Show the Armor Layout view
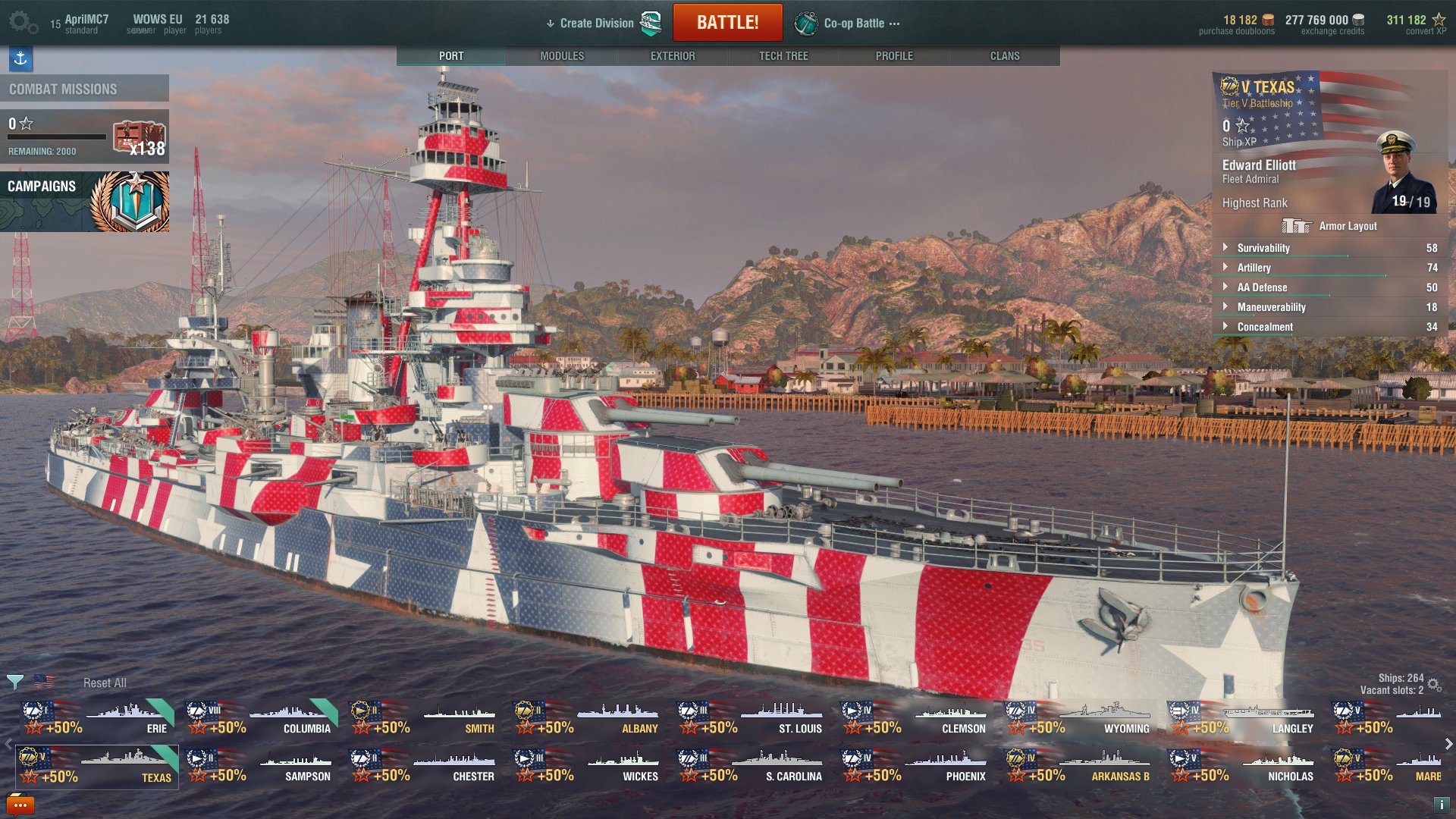 click(x=1330, y=226)
